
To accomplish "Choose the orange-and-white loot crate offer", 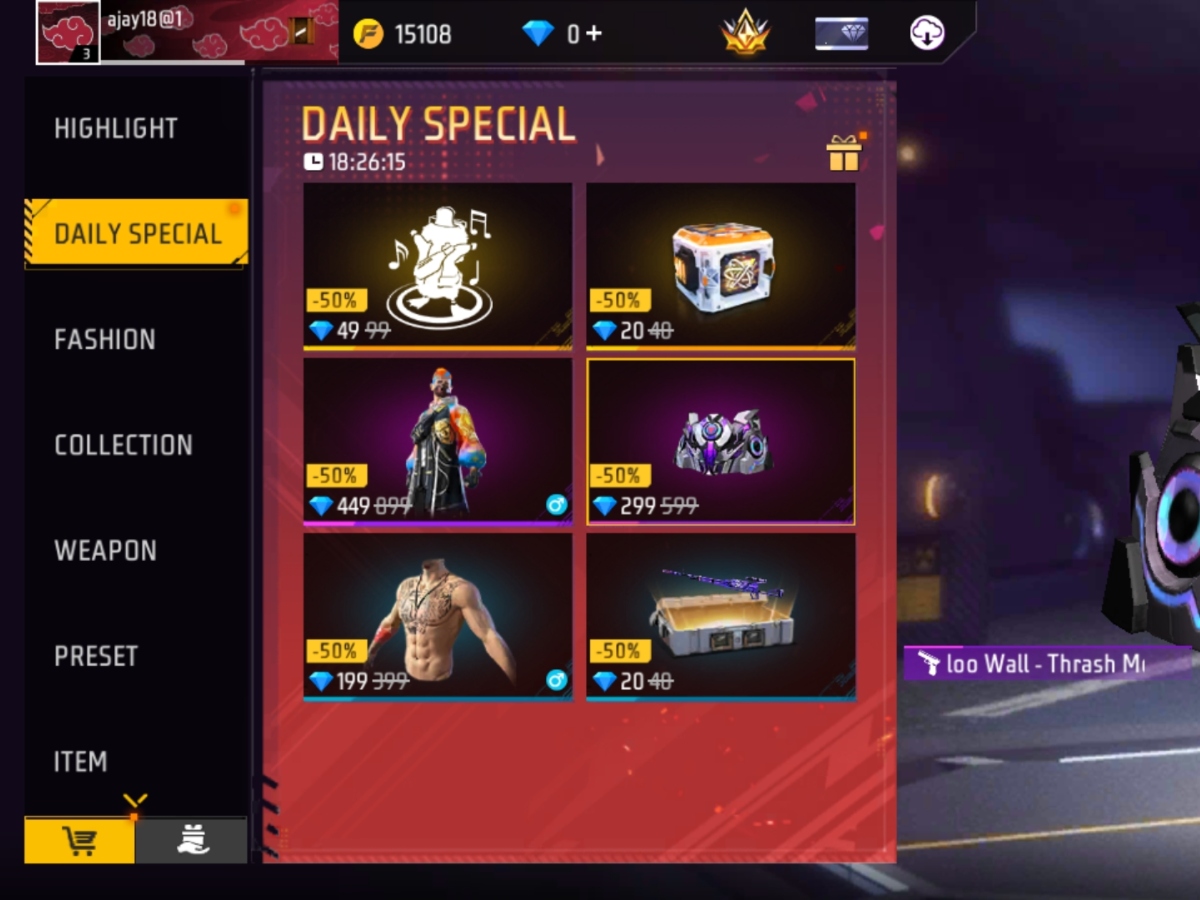I will [x=720, y=265].
